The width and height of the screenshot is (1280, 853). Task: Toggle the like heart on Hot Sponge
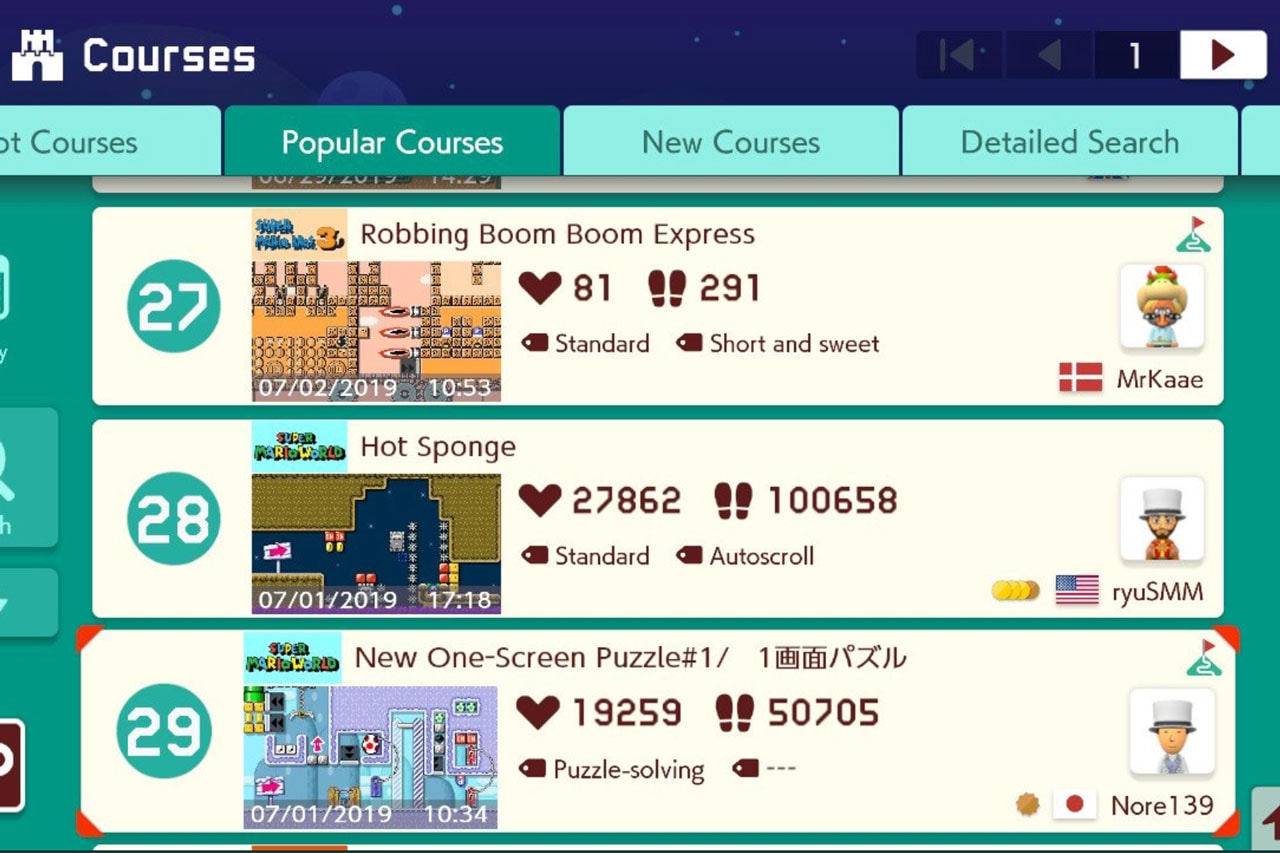coord(540,500)
